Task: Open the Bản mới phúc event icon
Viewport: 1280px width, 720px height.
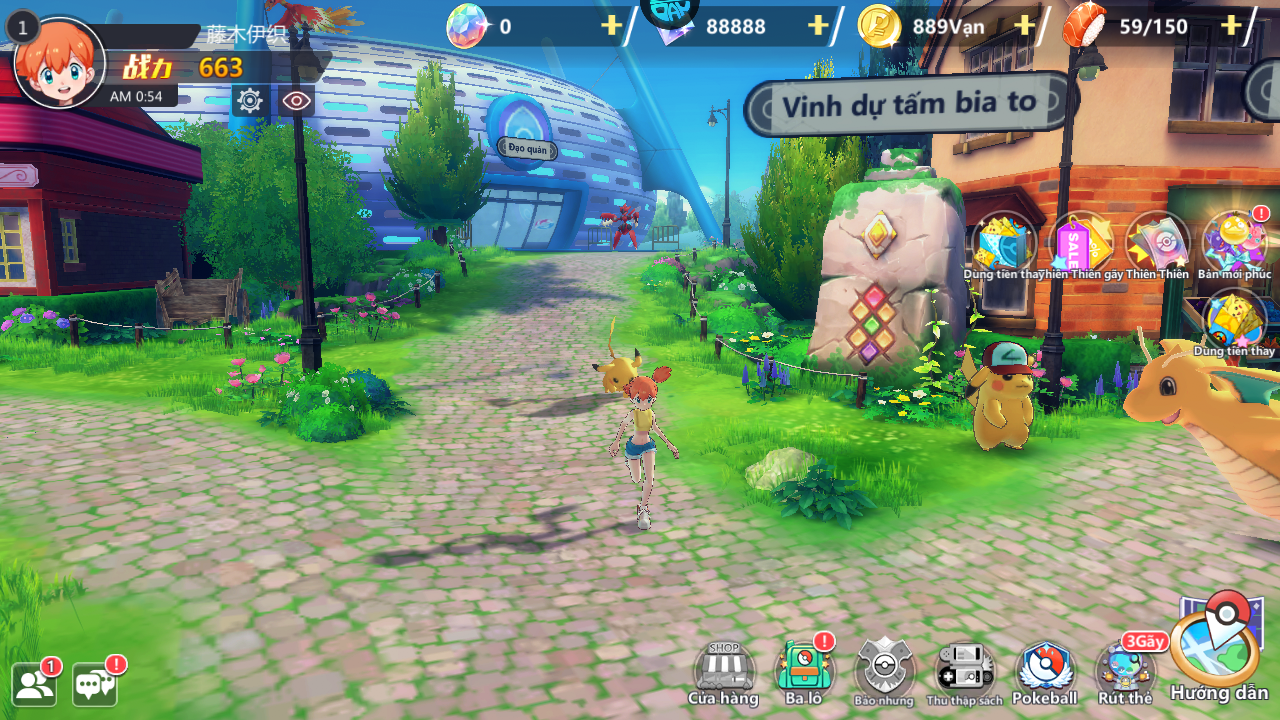Action: point(1234,243)
